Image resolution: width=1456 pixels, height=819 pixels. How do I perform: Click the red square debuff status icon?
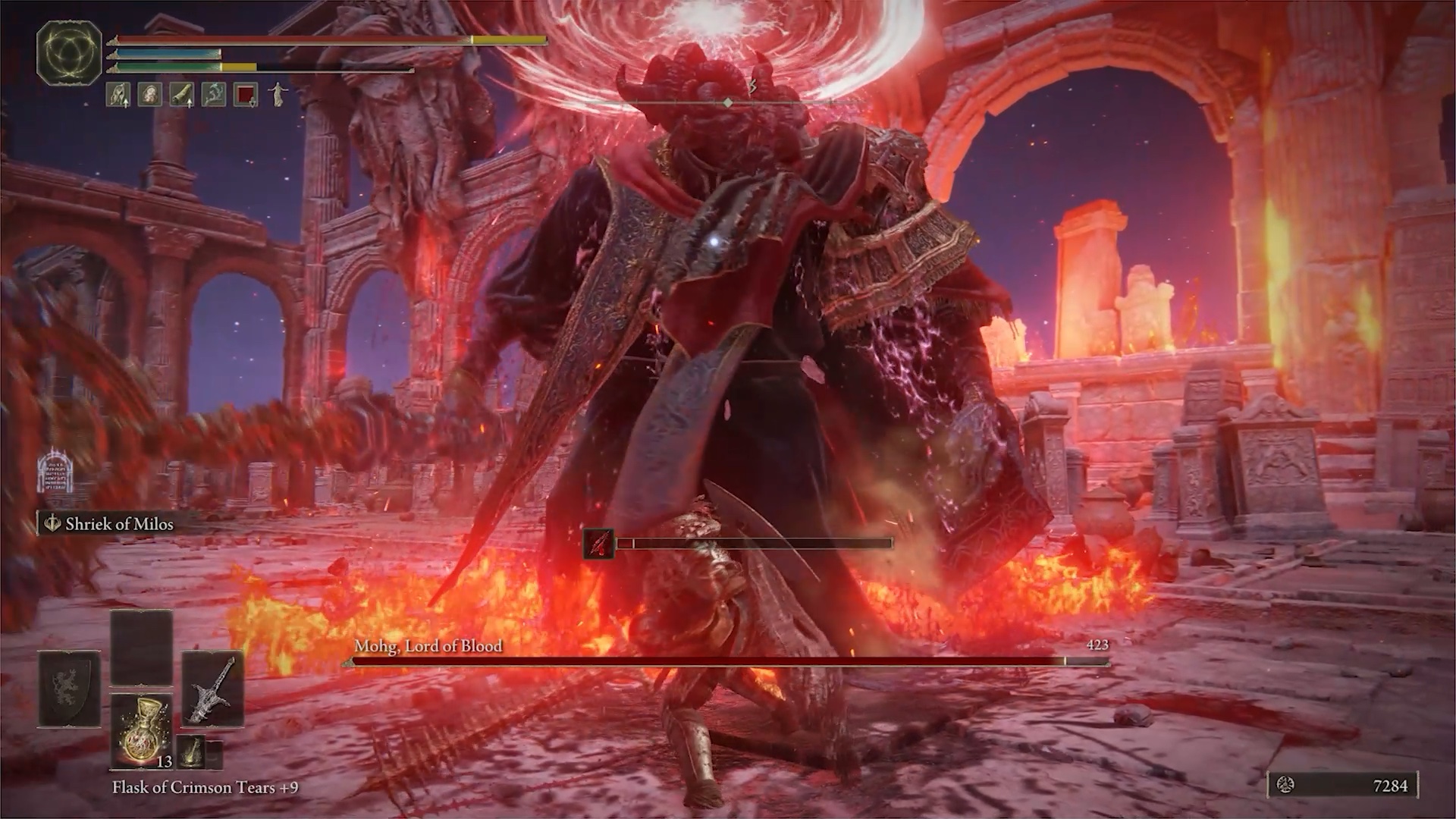246,95
